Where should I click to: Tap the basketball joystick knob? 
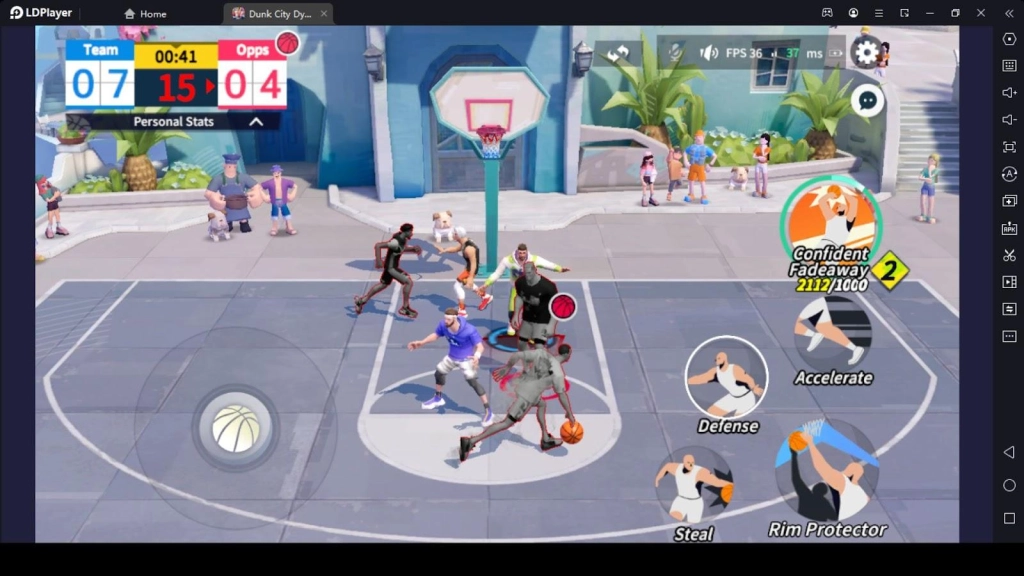pos(236,428)
